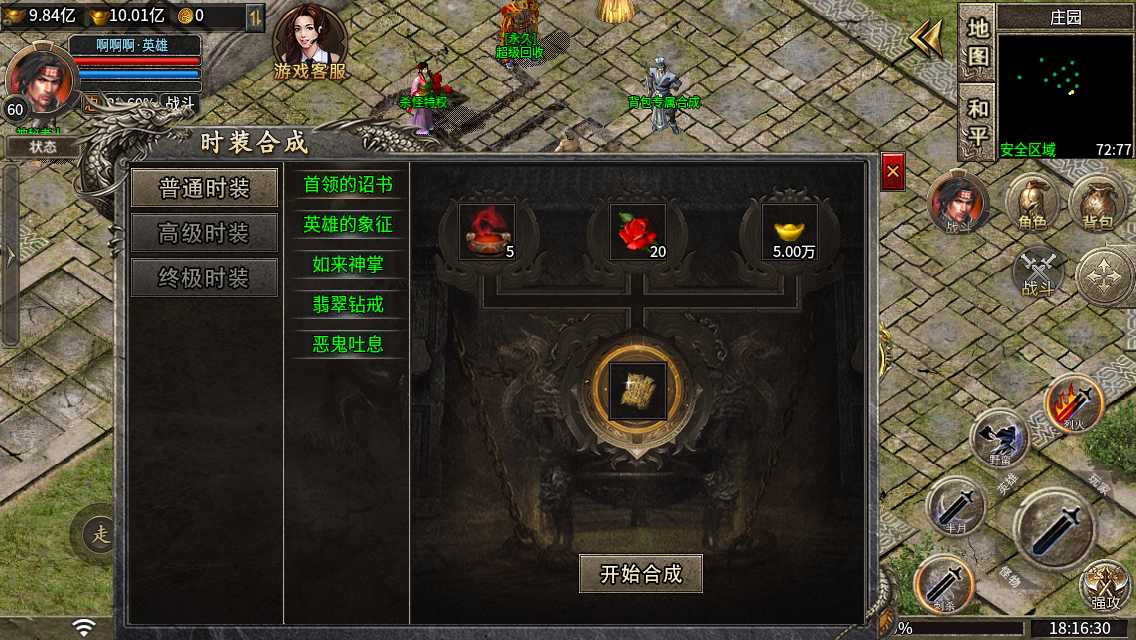Select the 英雄的象征 recipe
The height and width of the screenshot is (640, 1136).
click(348, 225)
